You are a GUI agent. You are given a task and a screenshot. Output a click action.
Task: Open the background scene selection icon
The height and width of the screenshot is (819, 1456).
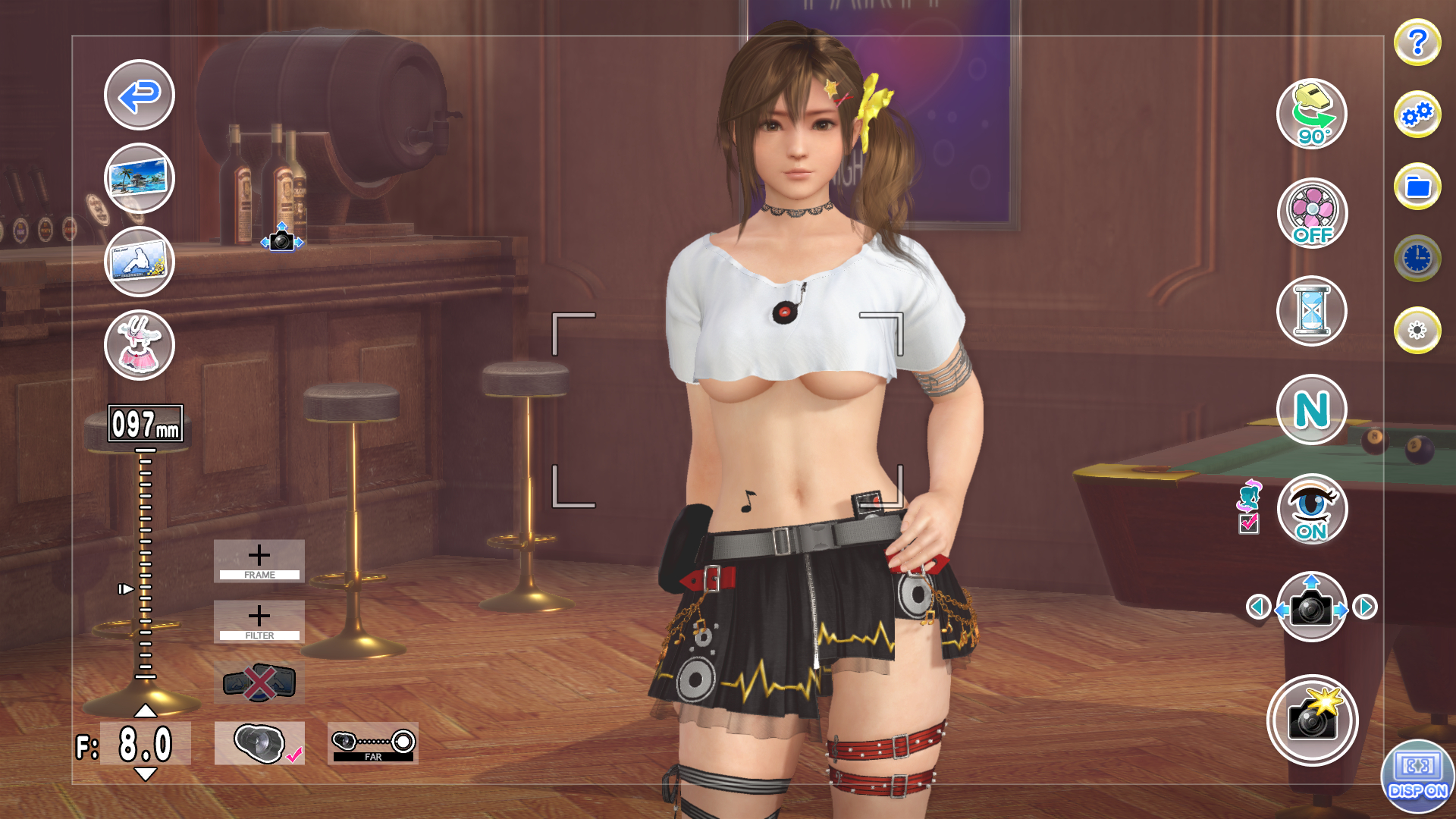[x=139, y=178]
